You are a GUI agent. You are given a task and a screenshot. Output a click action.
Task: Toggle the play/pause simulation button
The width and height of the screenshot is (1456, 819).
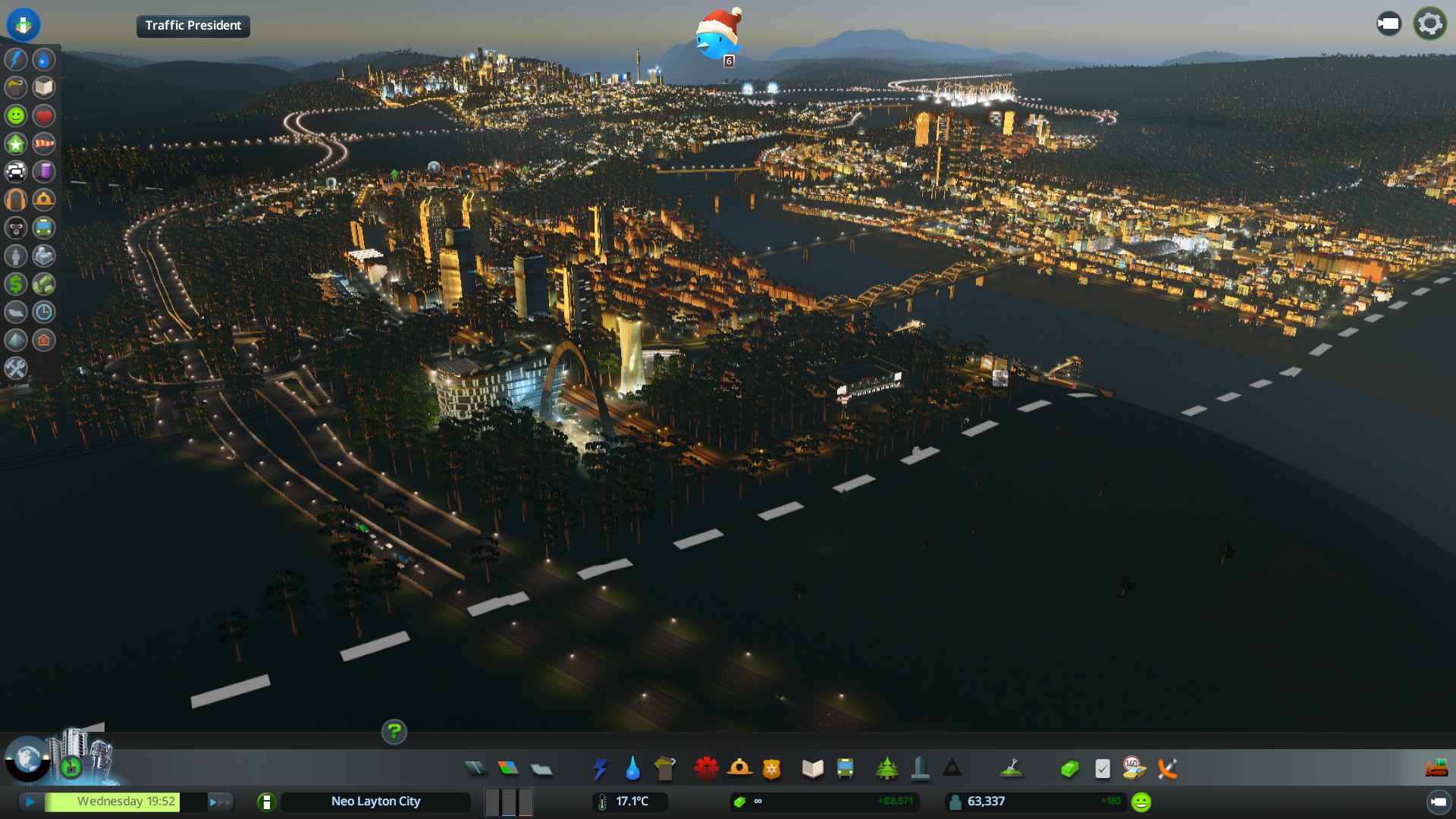(x=30, y=802)
